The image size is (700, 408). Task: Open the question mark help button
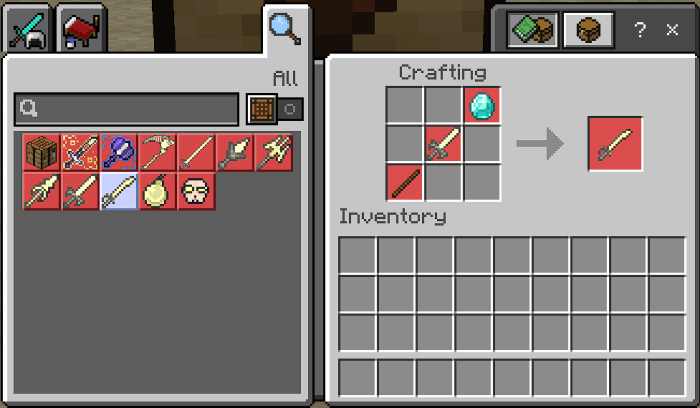tap(640, 31)
